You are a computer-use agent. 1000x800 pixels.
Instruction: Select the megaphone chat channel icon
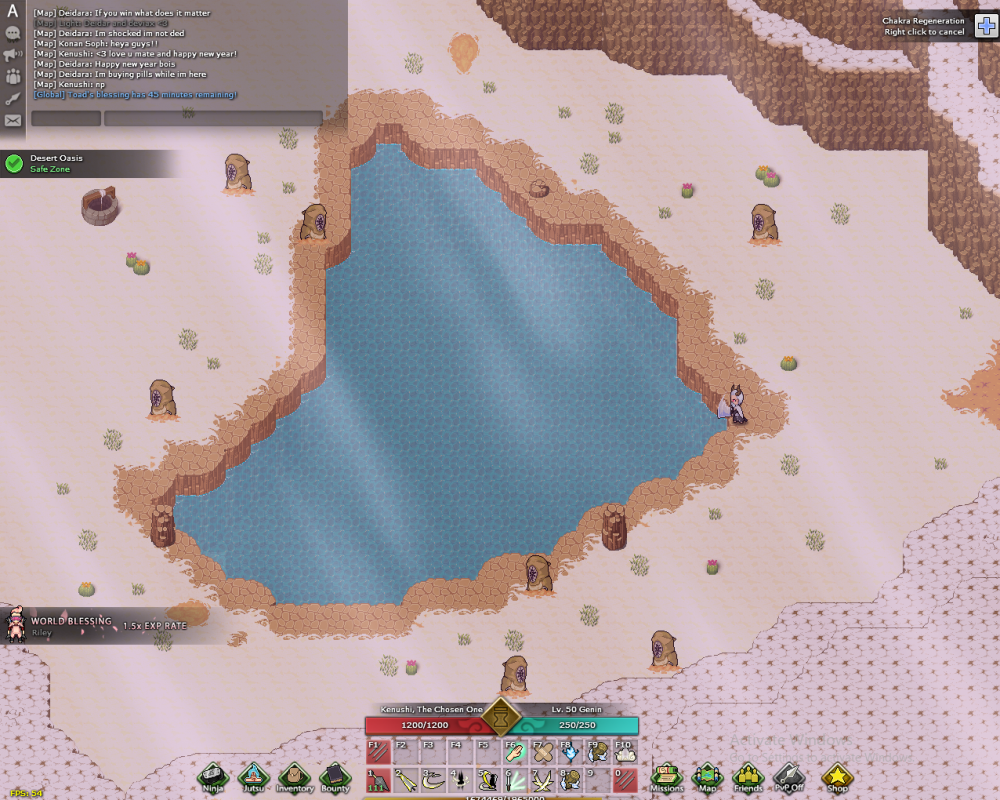tap(13, 54)
